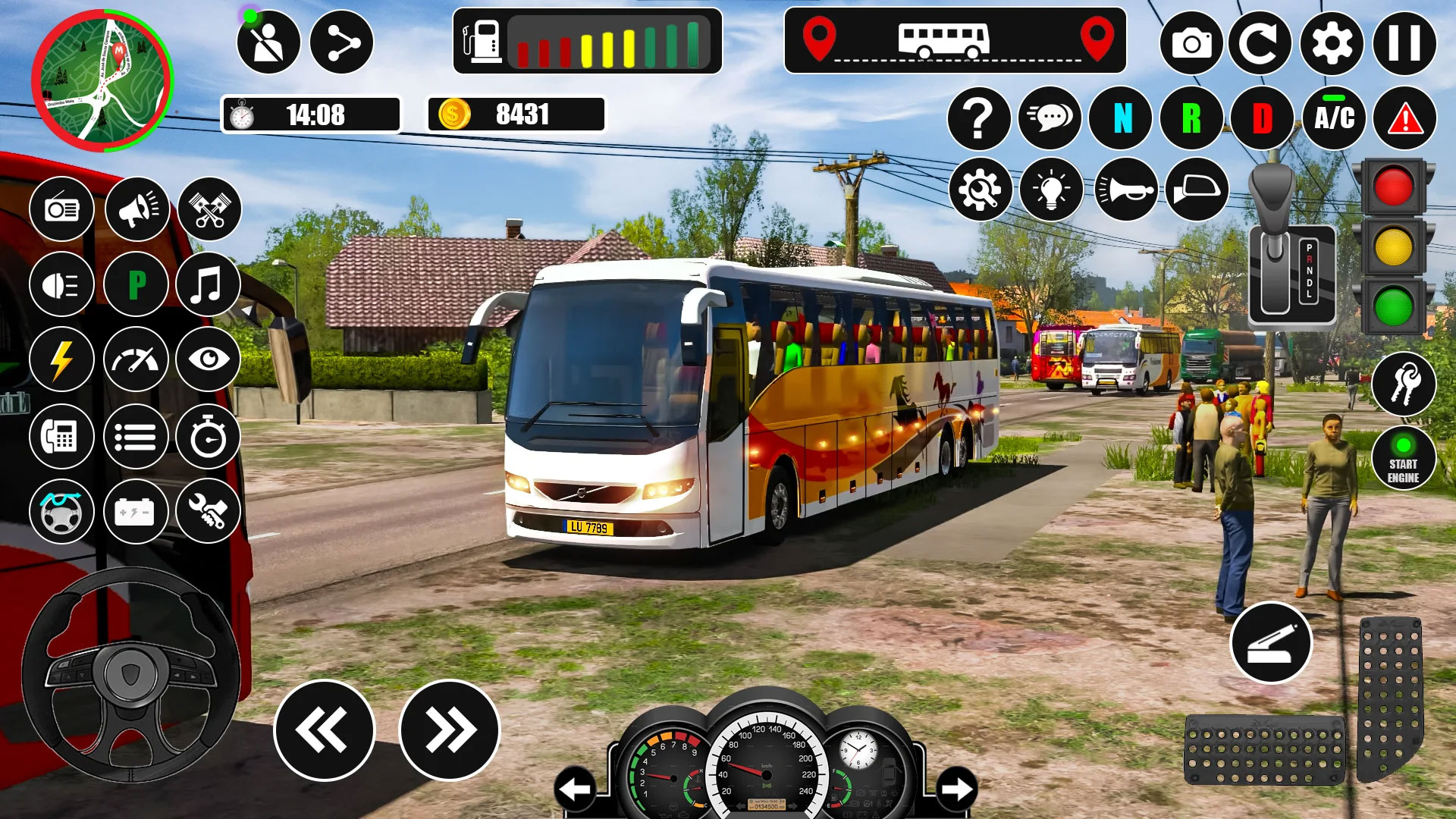This screenshot has height=819, width=1456.
Task: Select Drive mode via the D button
Action: 1261,118
